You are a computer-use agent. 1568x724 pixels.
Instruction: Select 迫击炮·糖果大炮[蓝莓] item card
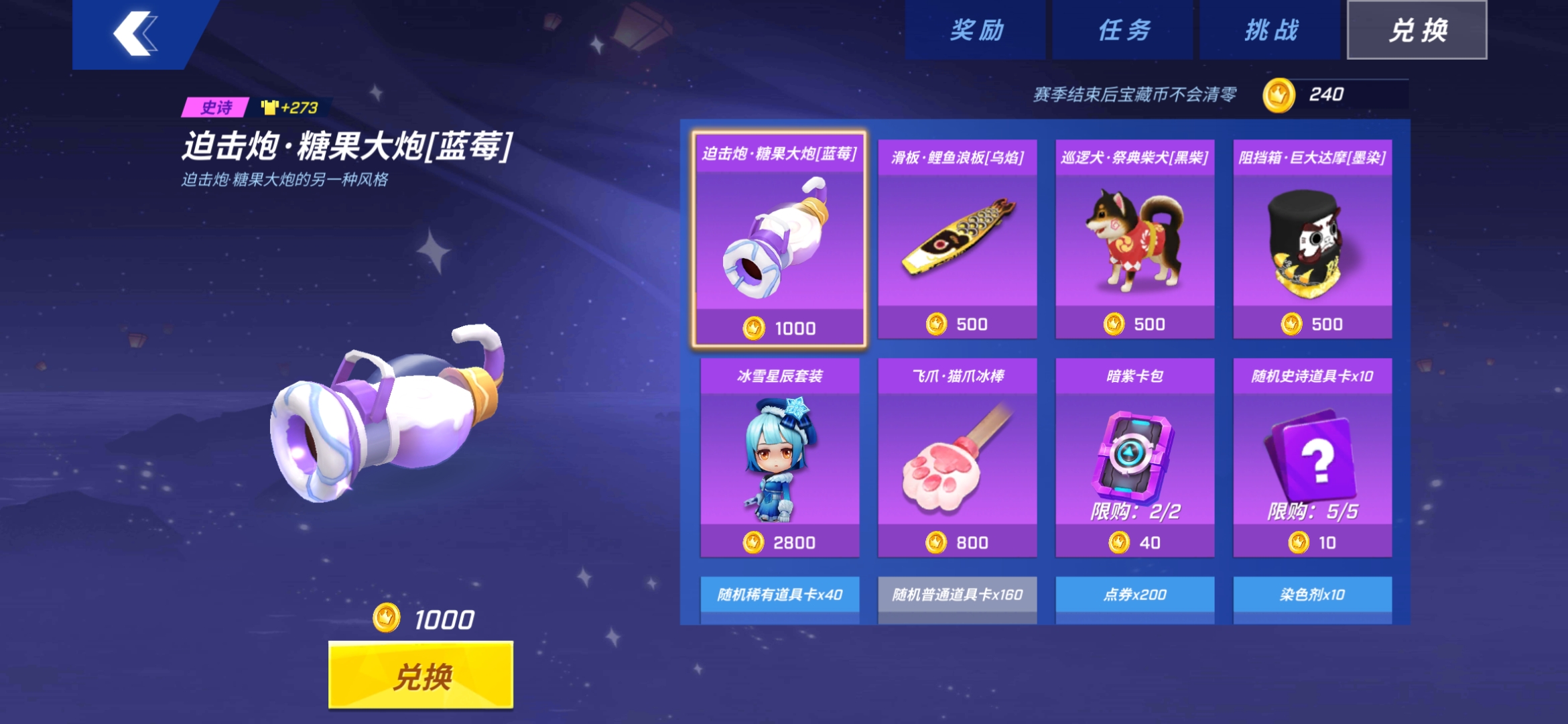779,239
